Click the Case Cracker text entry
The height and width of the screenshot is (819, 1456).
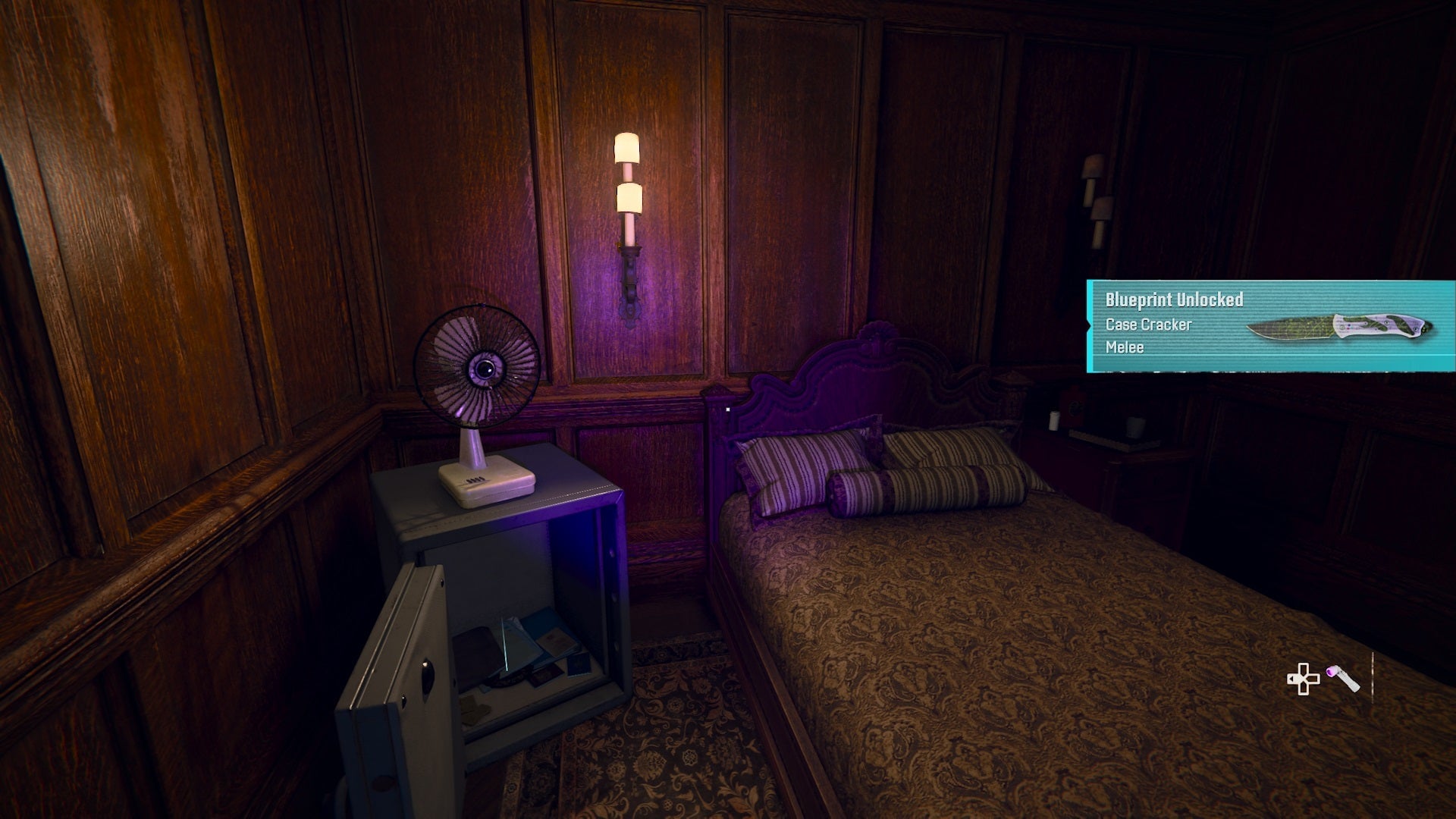[x=1149, y=325]
